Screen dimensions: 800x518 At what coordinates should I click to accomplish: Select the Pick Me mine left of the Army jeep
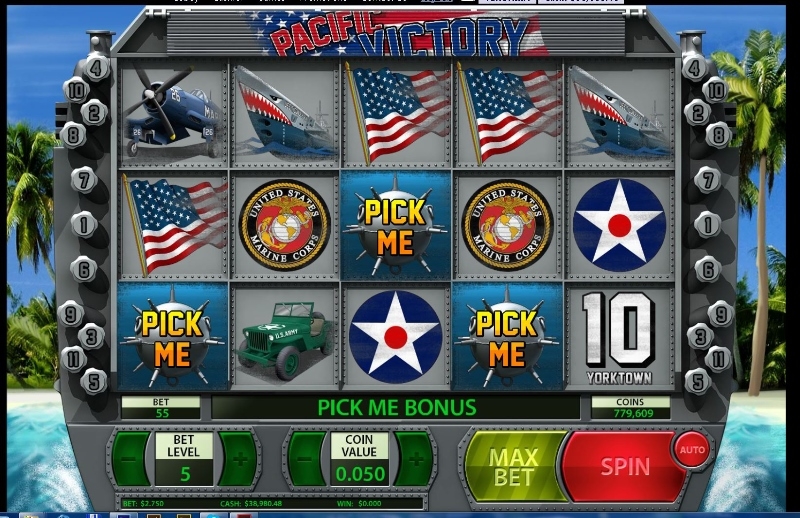(x=172, y=338)
